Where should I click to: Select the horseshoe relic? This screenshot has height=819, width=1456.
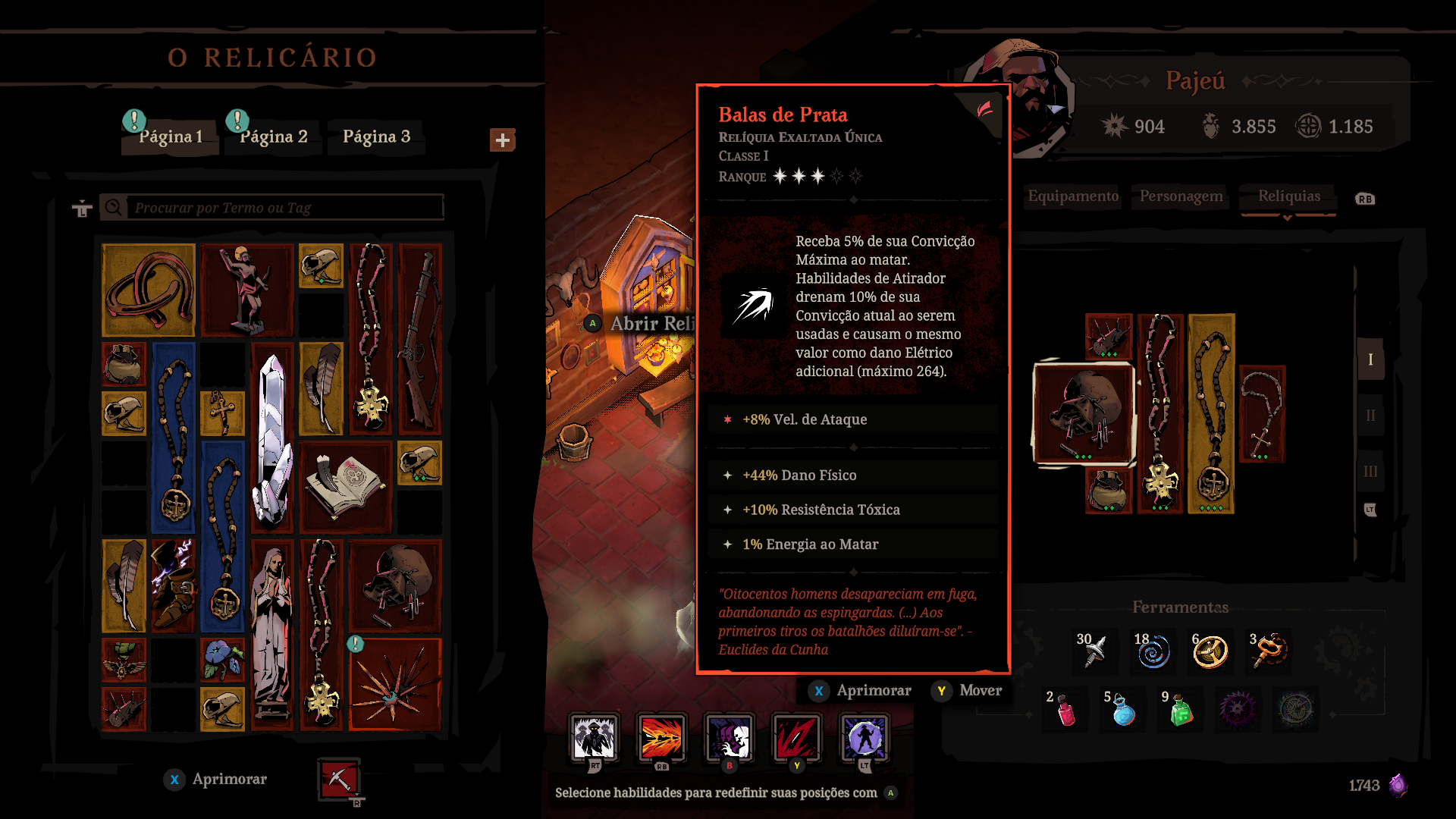(x=149, y=290)
